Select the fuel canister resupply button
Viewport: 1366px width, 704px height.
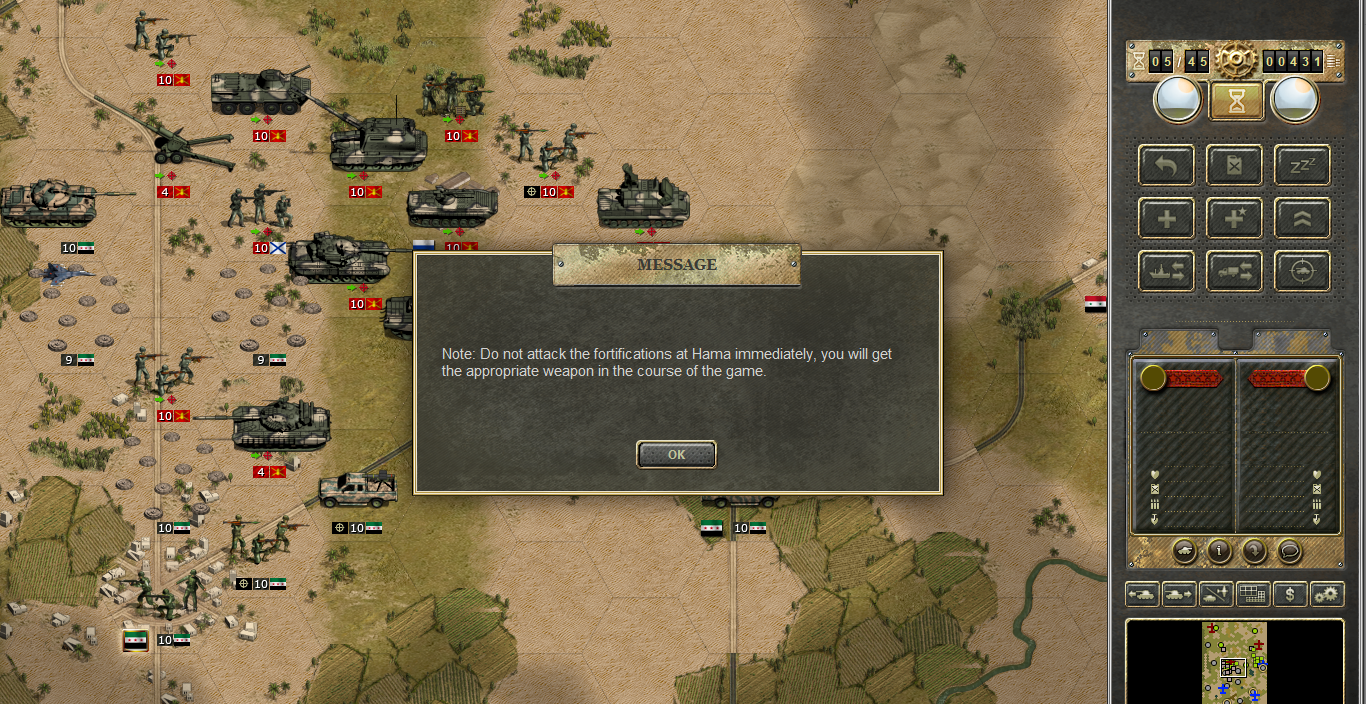[x=1234, y=165]
